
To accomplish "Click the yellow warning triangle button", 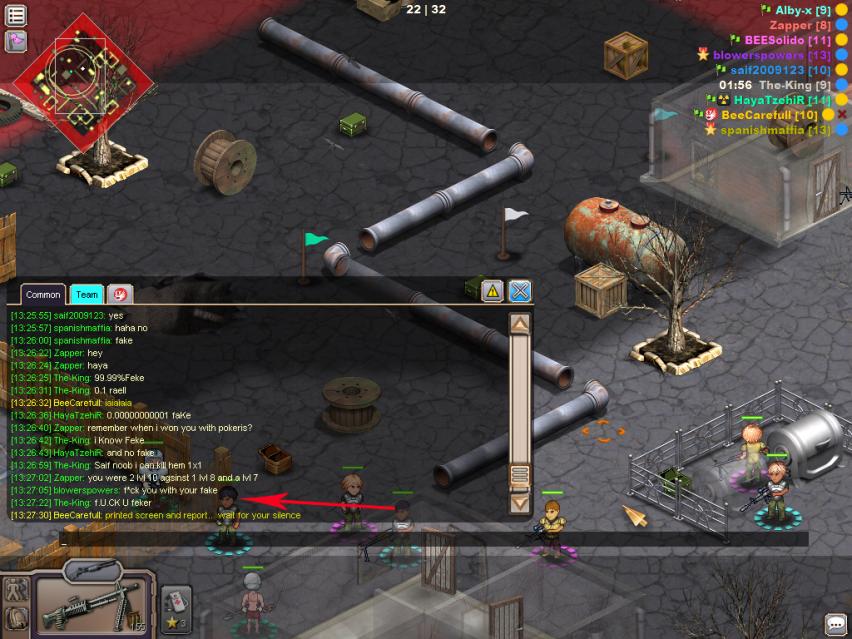I will coord(492,291).
